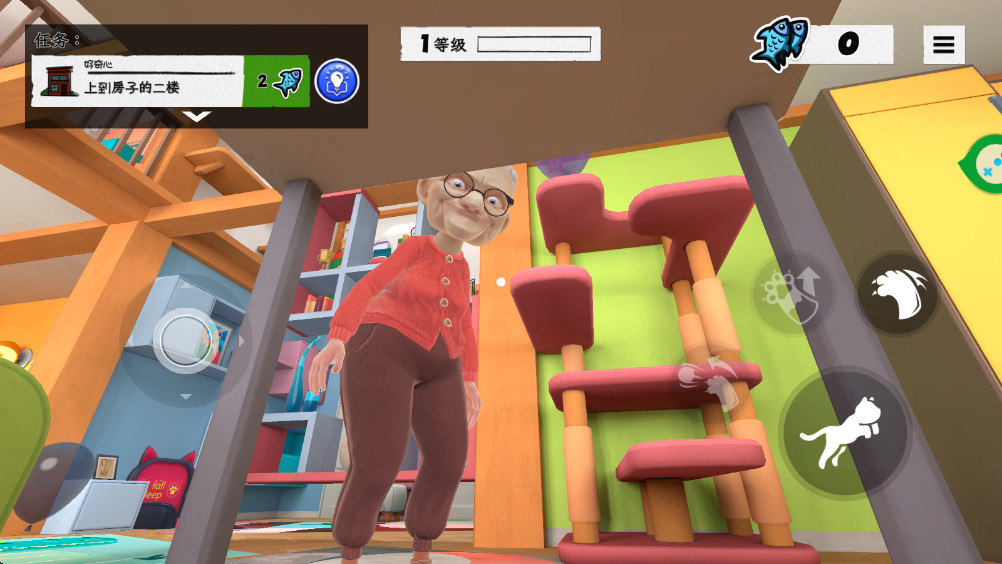Make the cat jump with the leaping cat button

click(x=845, y=434)
